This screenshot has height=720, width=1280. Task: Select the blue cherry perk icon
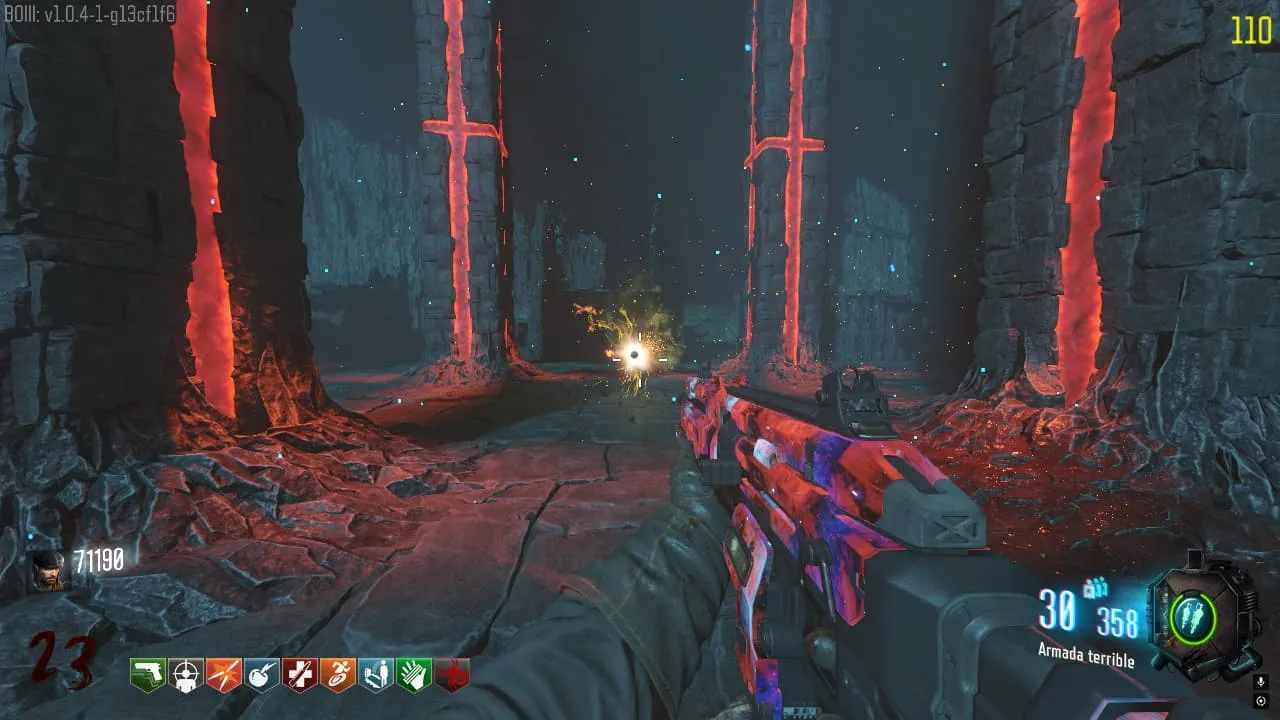(x=262, y=676)
